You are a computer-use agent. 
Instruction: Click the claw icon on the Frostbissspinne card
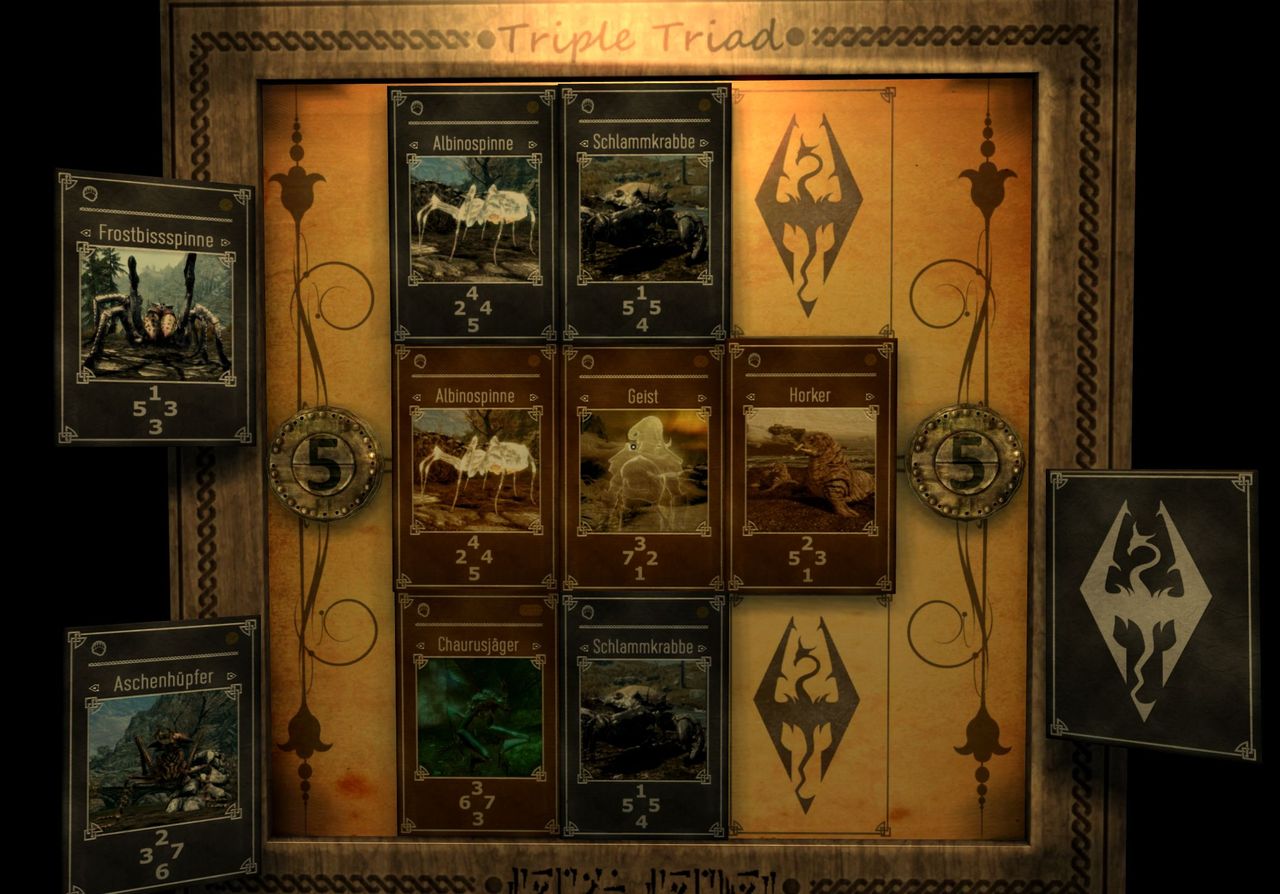click(90, 194)
